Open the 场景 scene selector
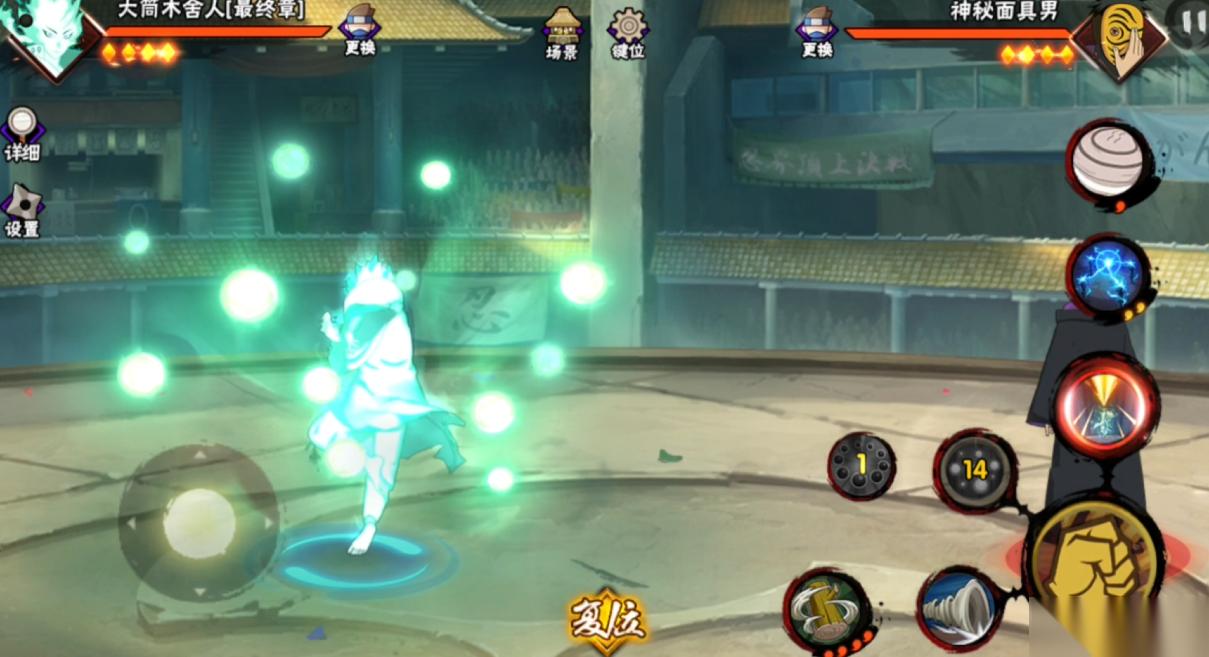This screenshot has height=657, width=1209. coord(563,33)
